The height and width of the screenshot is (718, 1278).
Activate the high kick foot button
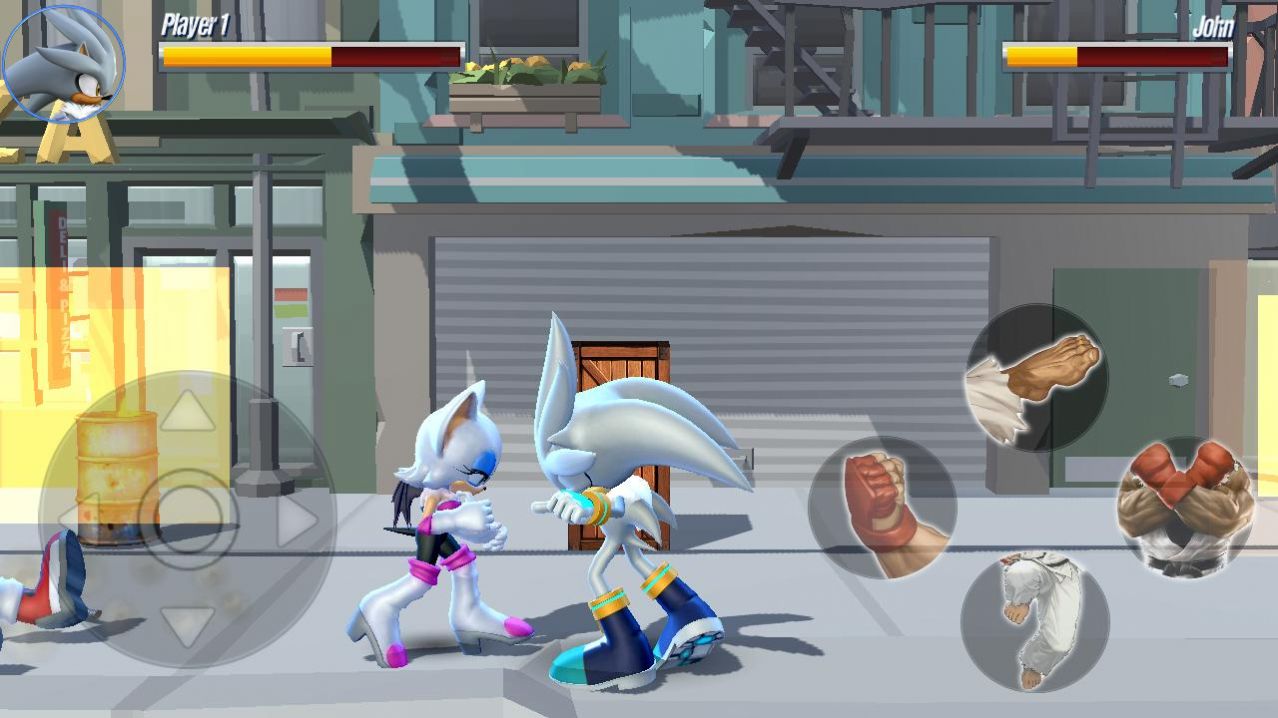tap(1037, 377)
